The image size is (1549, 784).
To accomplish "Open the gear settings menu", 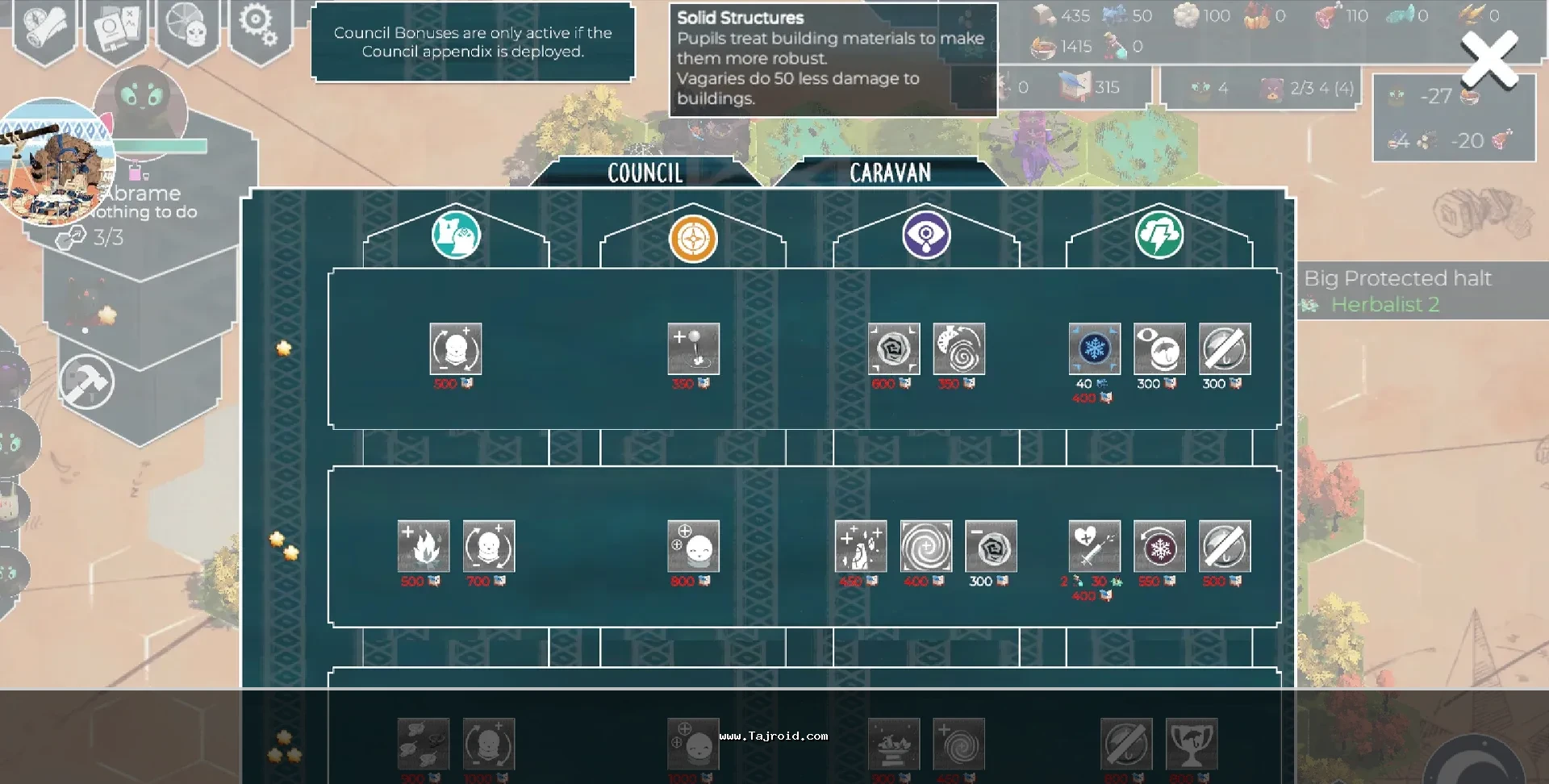I will tap(258, 27).
